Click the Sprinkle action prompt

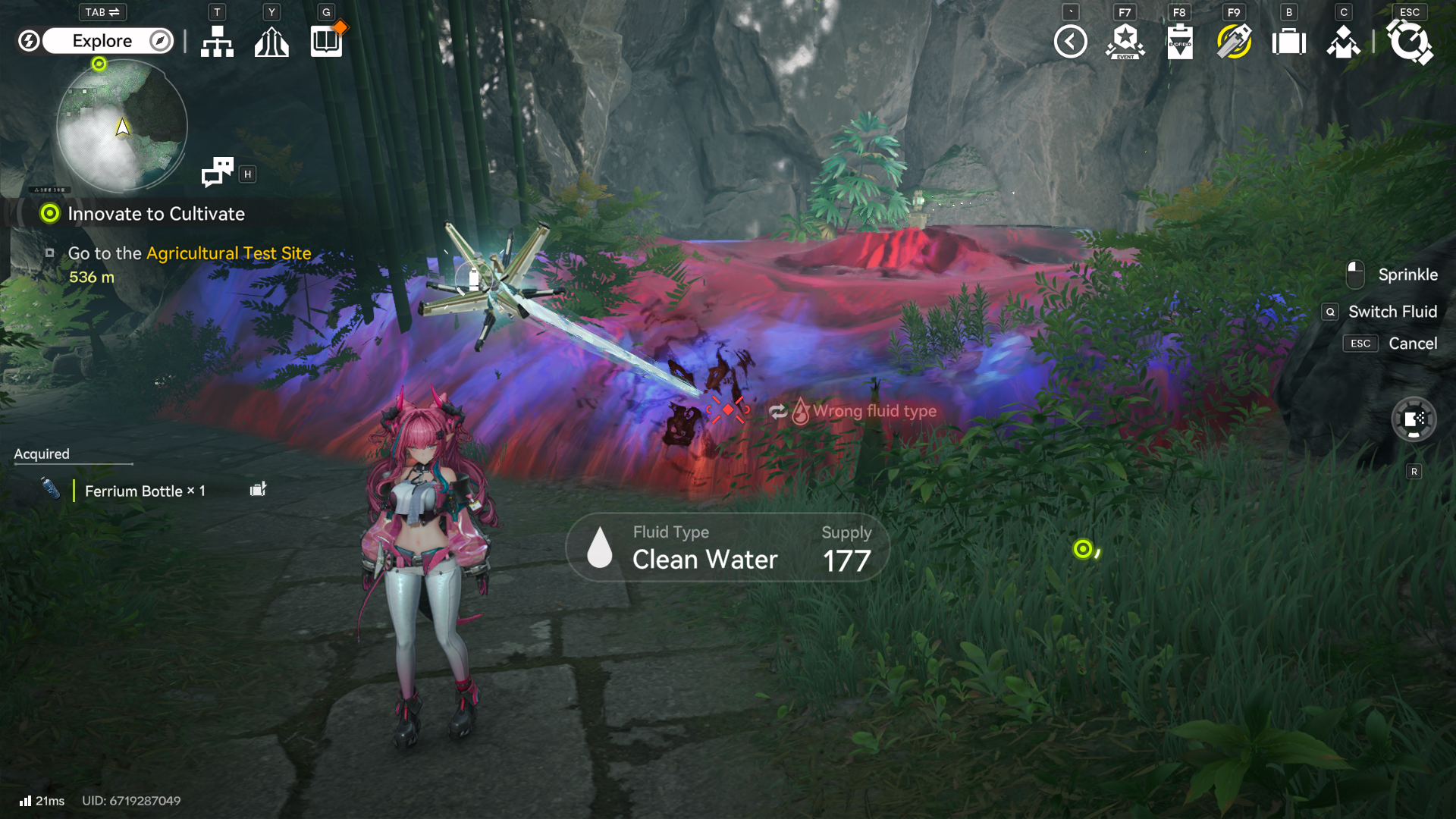tap(1407, 275)
